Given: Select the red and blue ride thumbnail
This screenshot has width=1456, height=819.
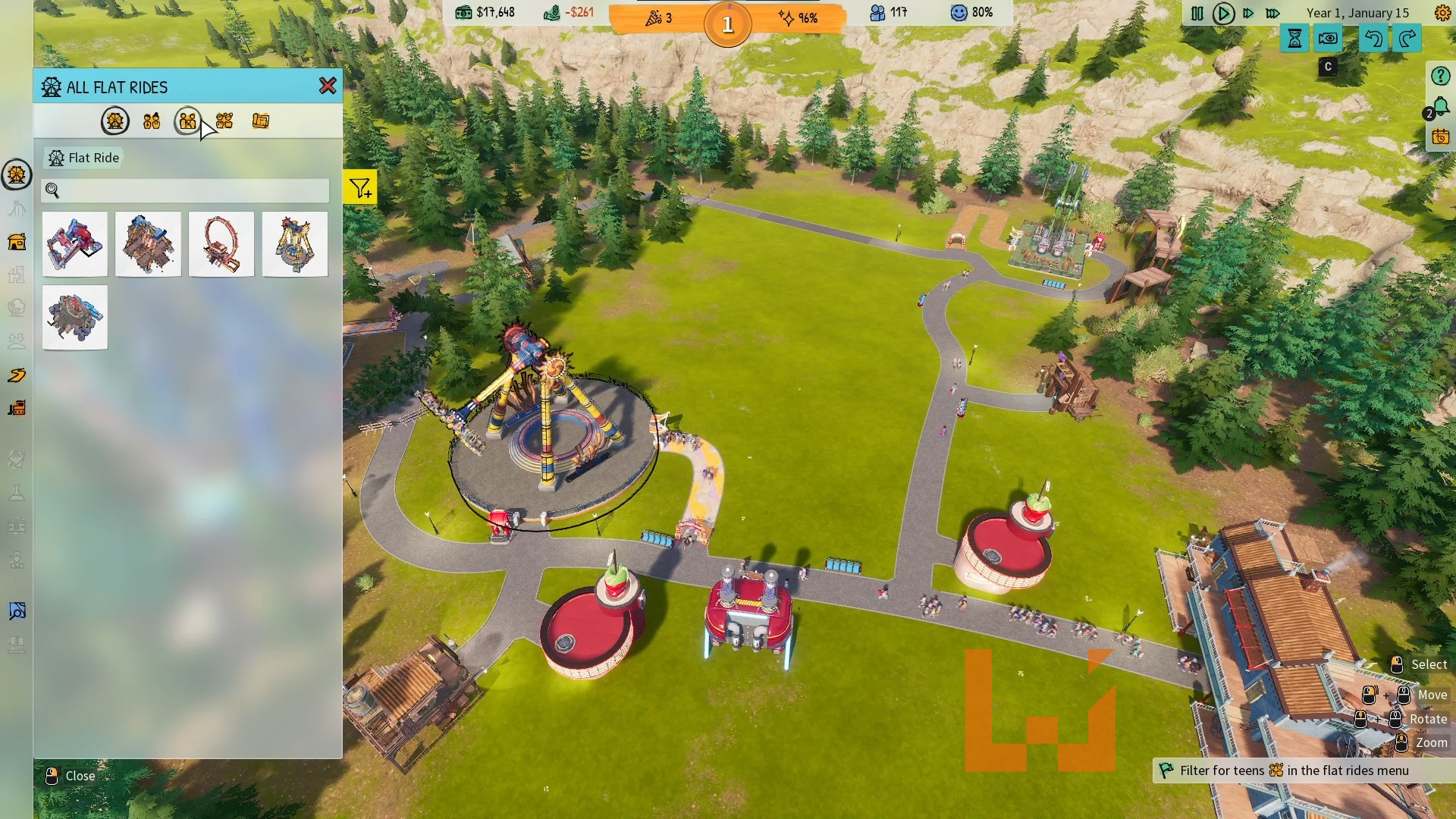Looking at the screenshot, I should point(75,244).
